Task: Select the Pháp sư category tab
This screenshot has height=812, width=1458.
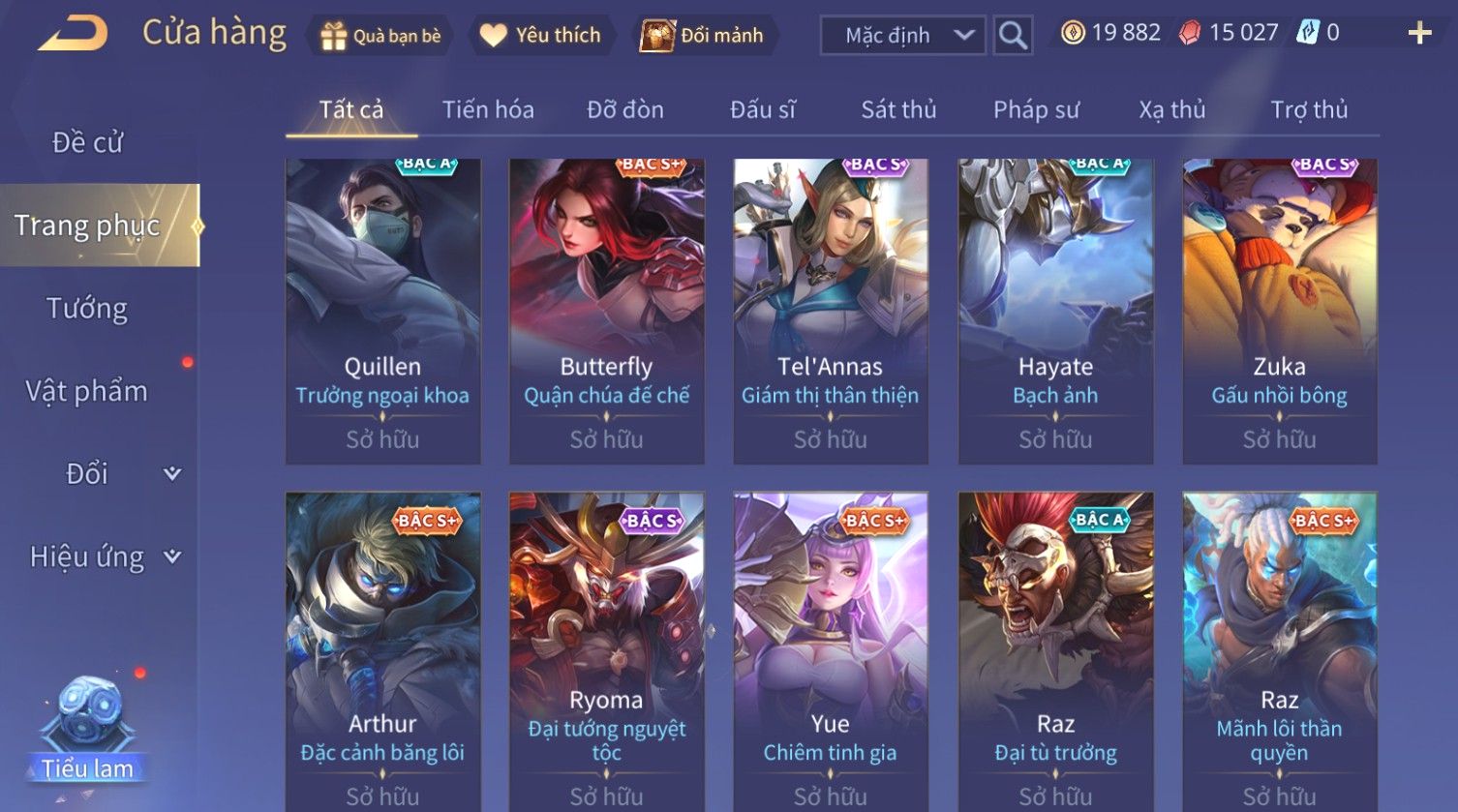Action: point(1036,109)
